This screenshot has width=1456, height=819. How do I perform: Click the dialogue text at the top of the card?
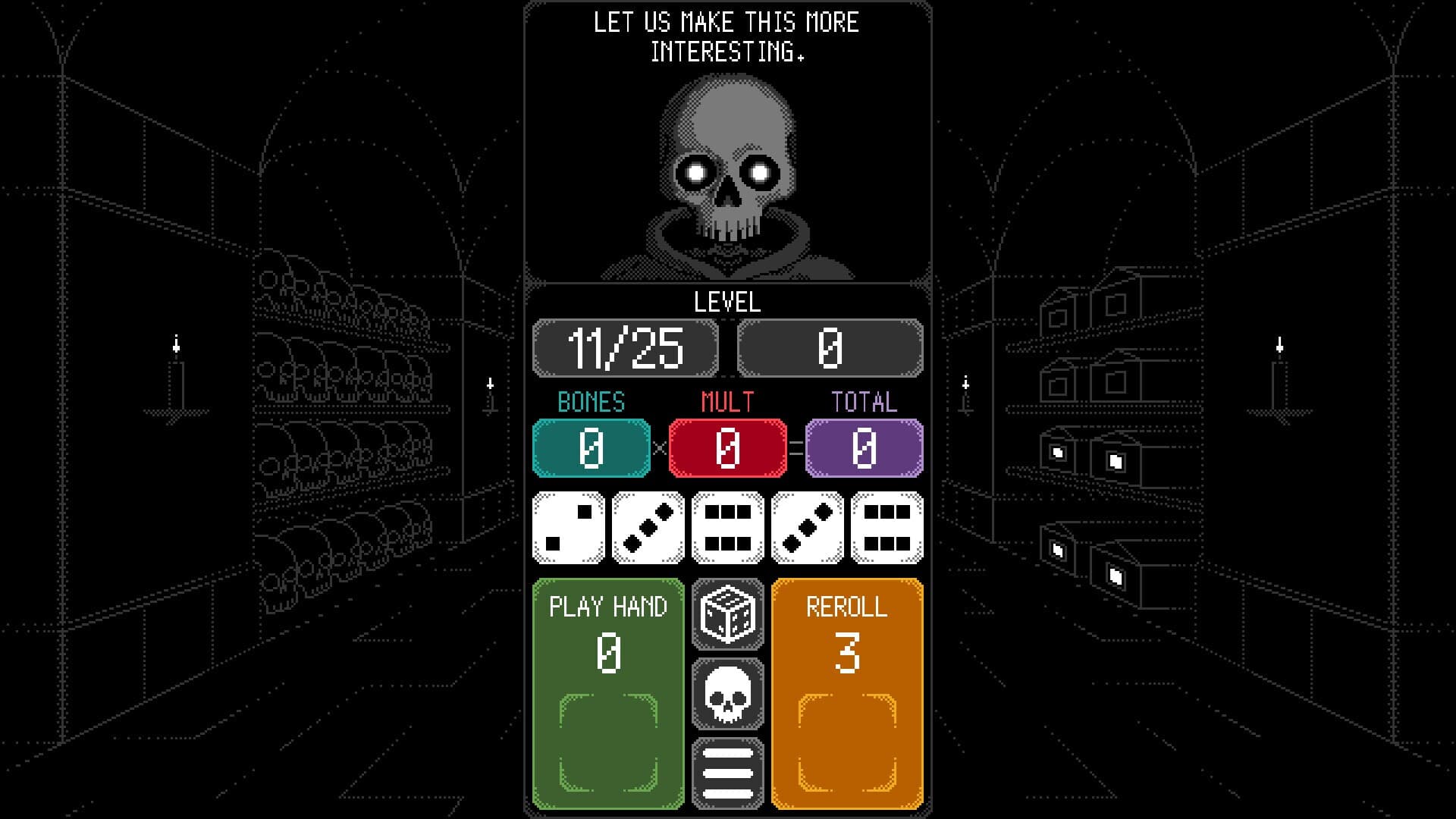[726, 36]
